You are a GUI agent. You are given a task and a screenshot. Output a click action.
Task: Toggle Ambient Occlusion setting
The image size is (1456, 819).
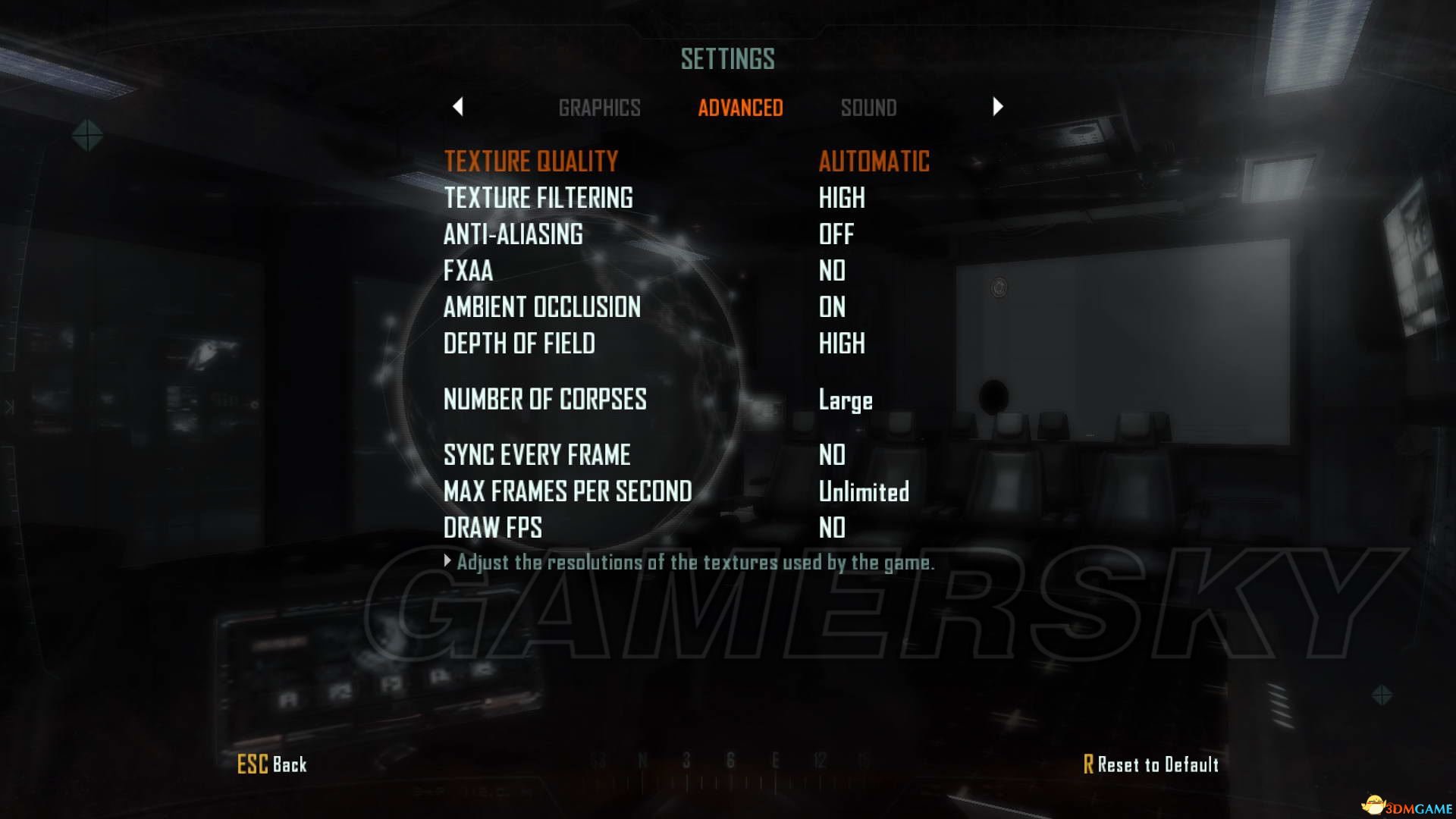coord(541,307)
